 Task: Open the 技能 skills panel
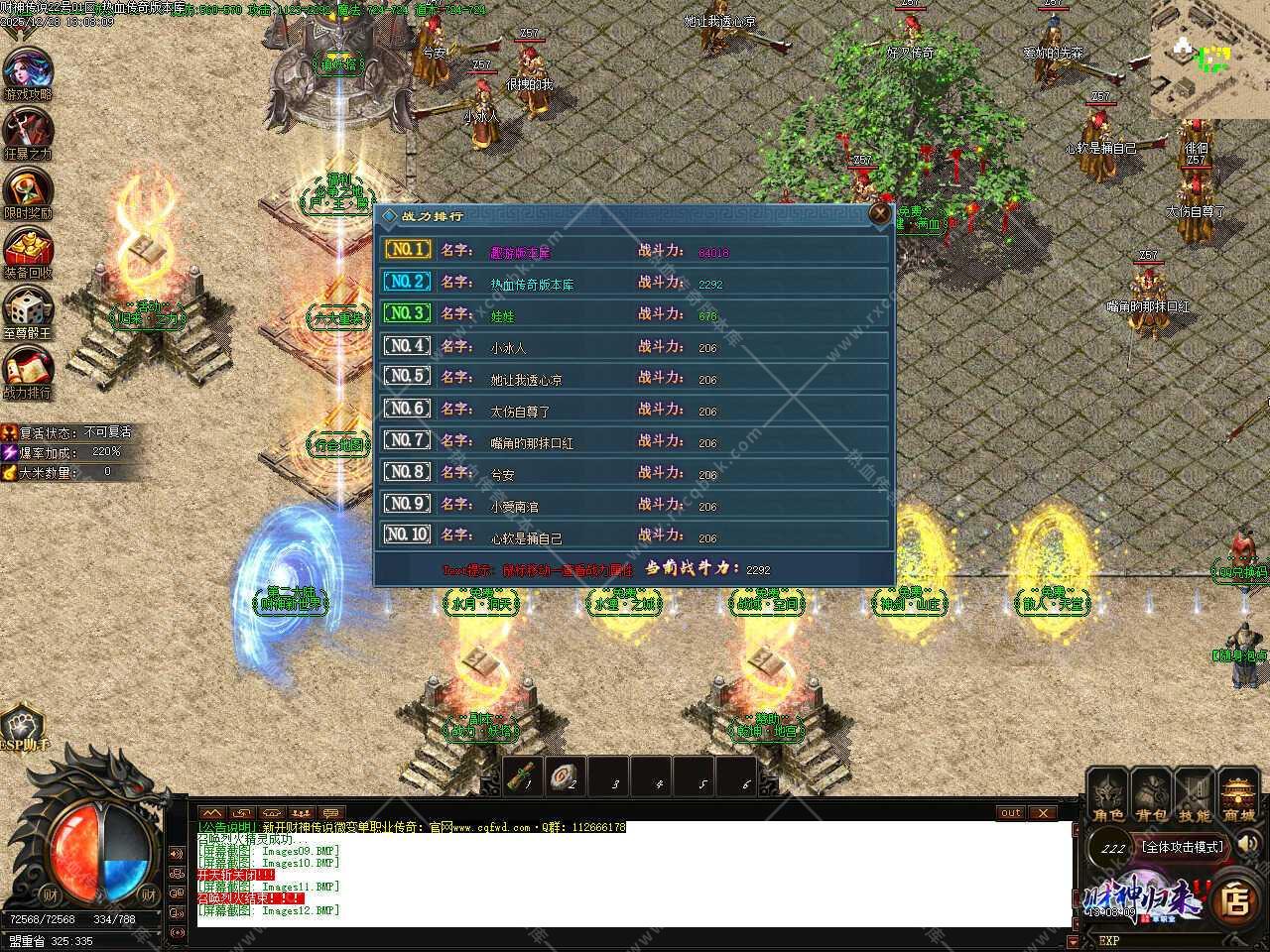point(1195,796)
